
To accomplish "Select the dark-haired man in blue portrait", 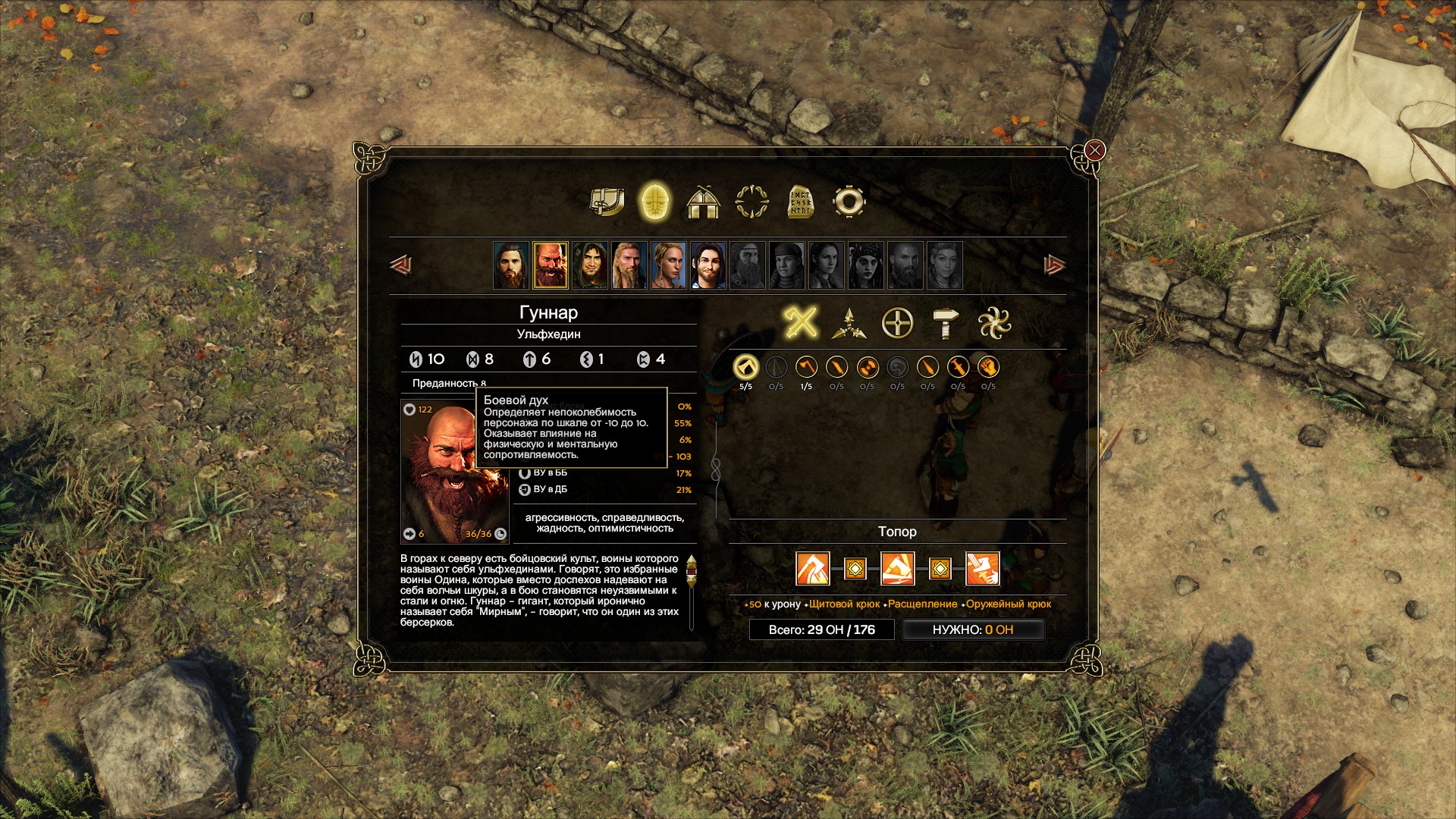I will click(708, 265).
